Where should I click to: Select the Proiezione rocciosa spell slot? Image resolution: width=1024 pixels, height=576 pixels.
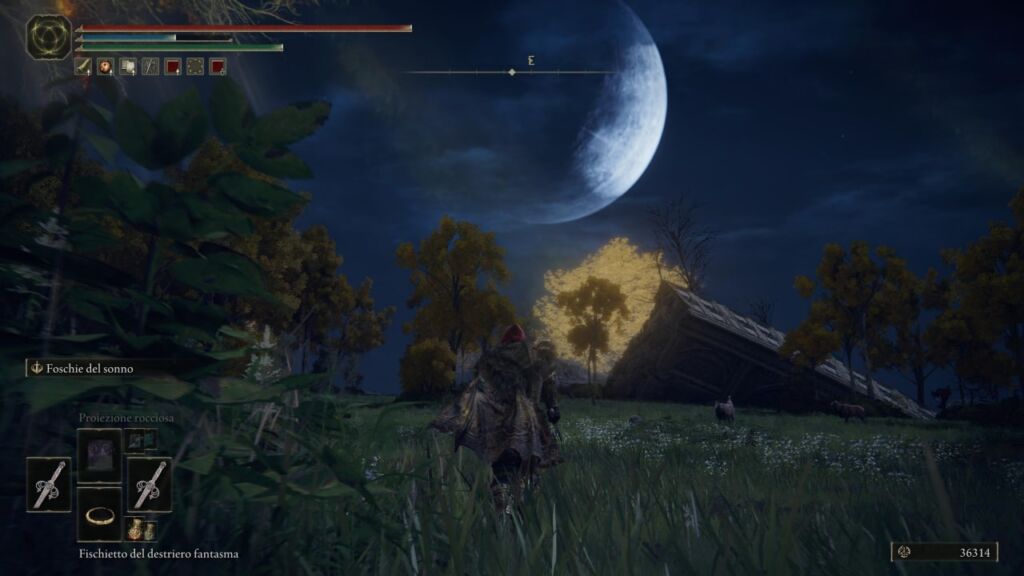[x=99, y=456]
